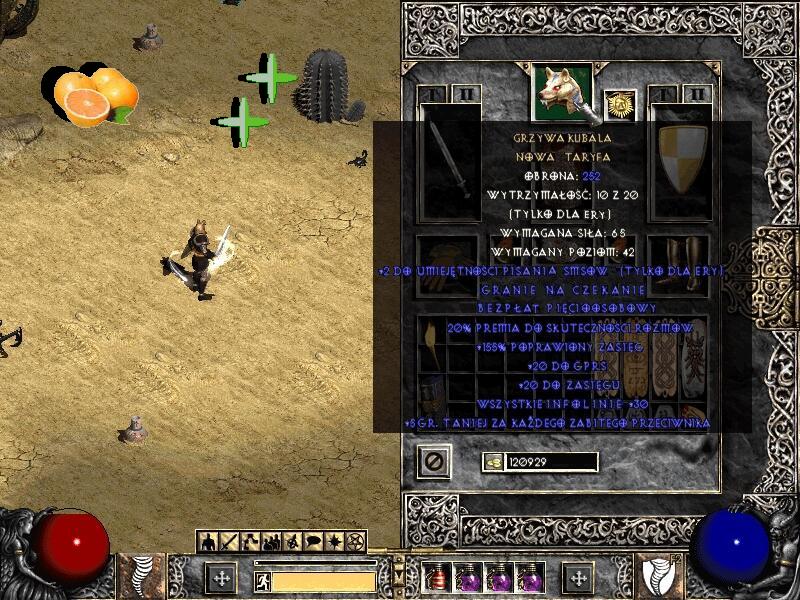Viewport: 800px width, 600px height.
Task: Close the inventory panel
Action: point(435,461)
